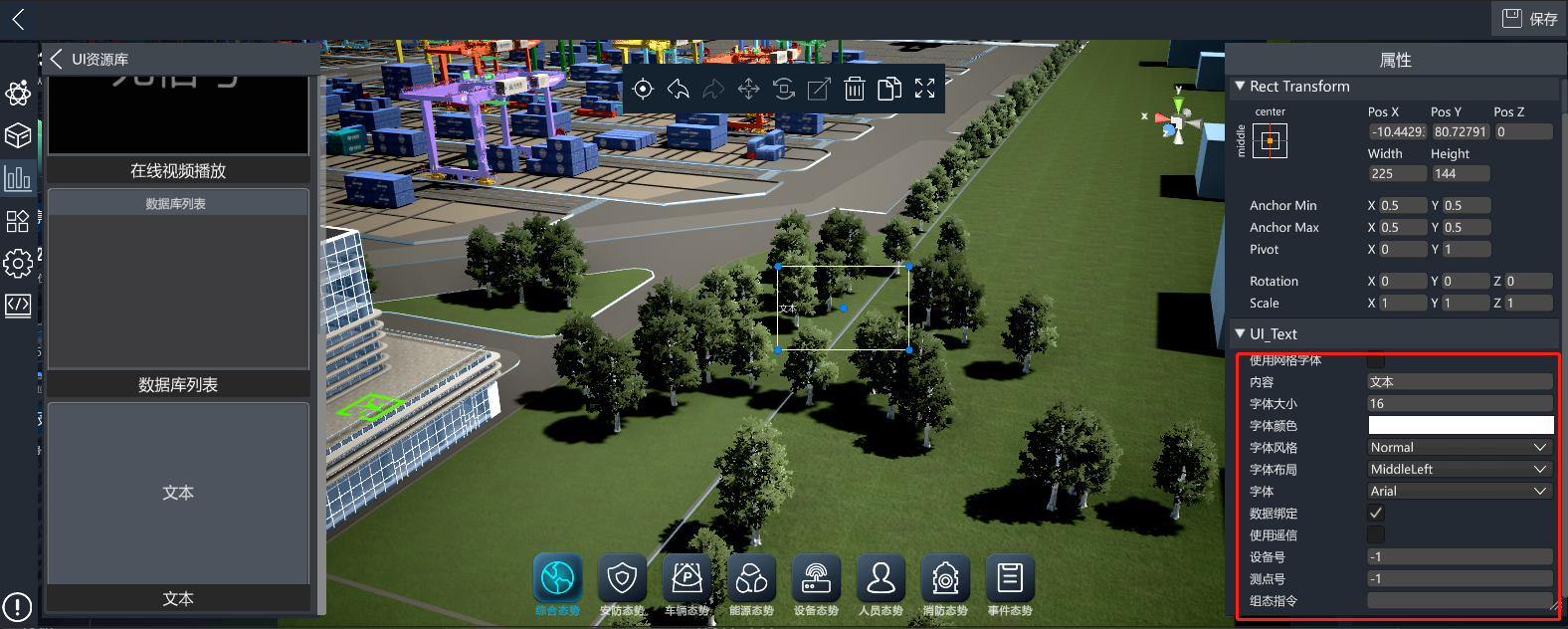Toggle the 数据绑定 checkbox
The width and height of the screenshot is (1568, 629).
coord(1376,513)
